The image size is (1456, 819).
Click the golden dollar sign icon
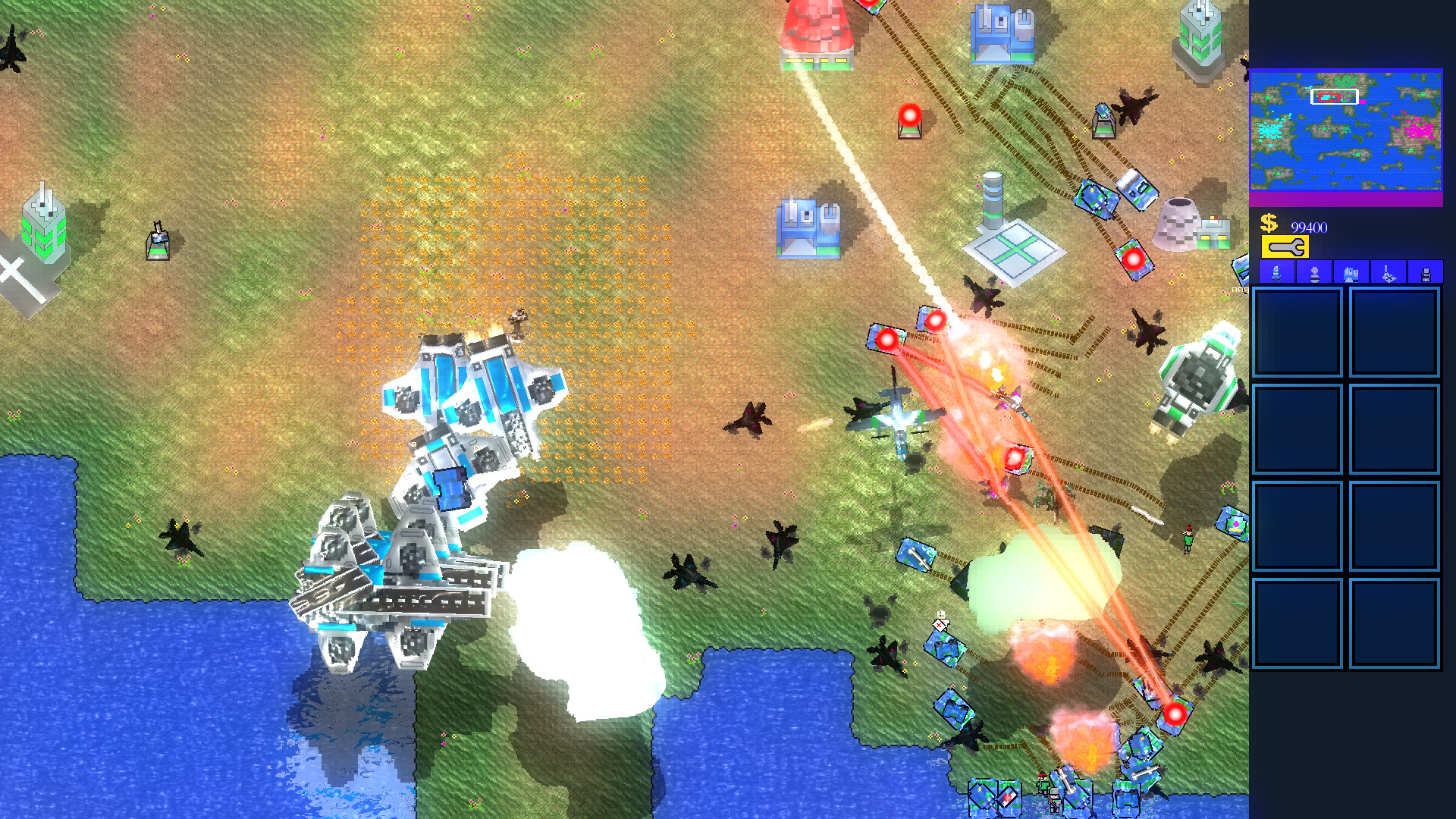click(1268, 224)
